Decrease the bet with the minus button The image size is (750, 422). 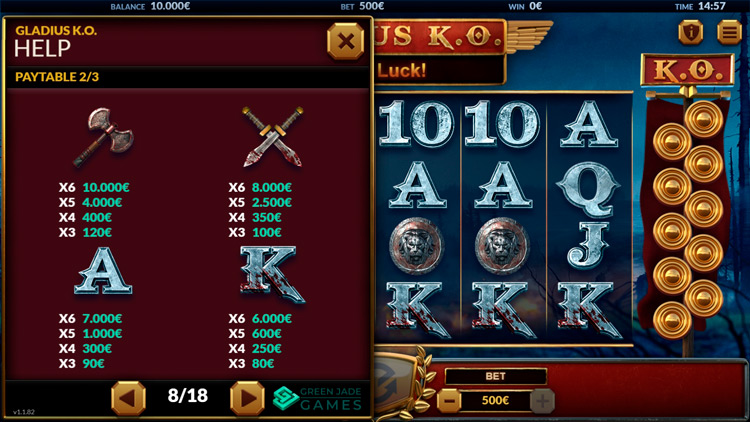450,402
